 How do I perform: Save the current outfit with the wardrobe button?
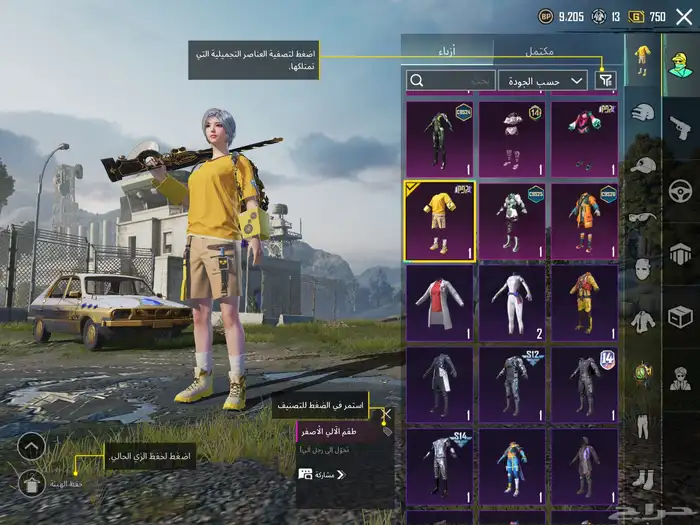(x=31, y=484)
